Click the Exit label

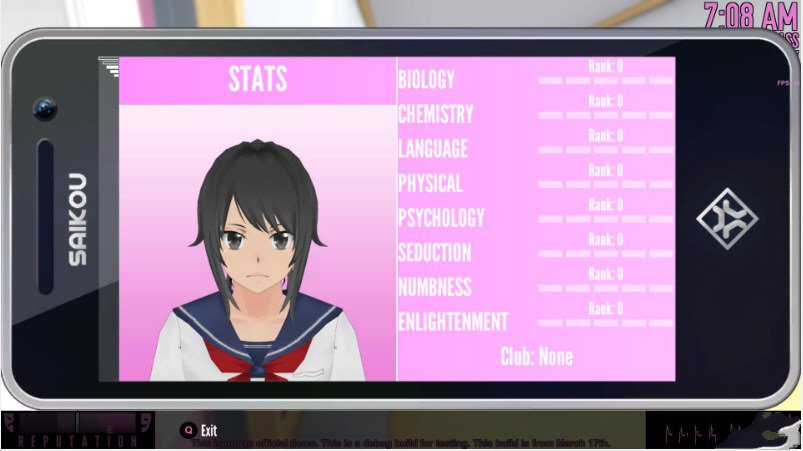coord(208,430)
